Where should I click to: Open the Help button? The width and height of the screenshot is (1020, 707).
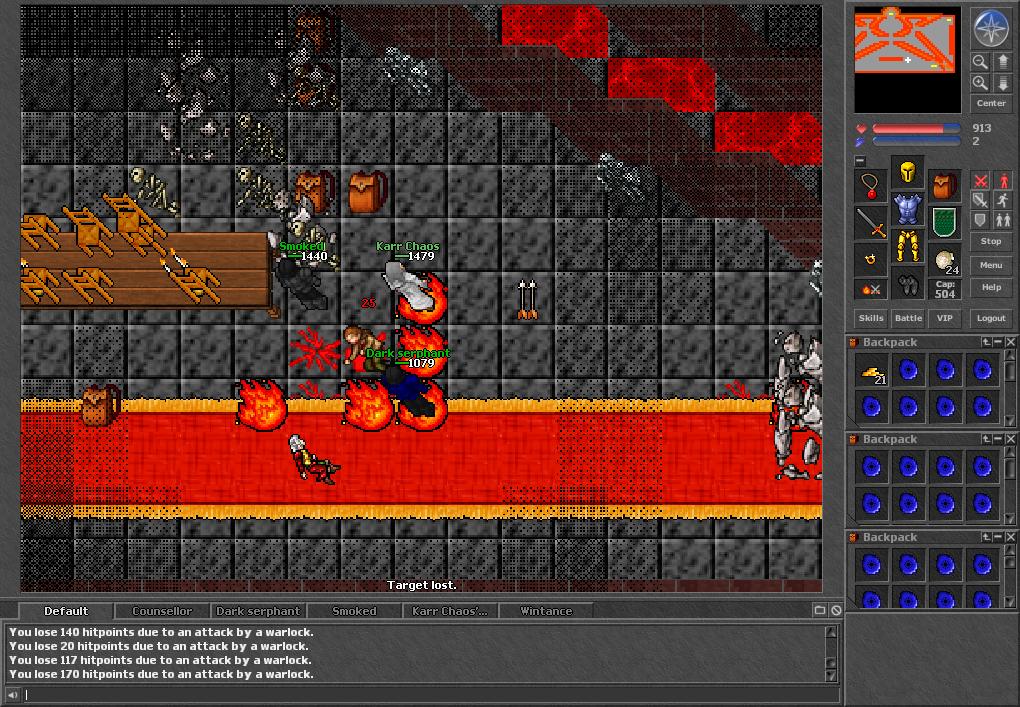click(x=991, y=287)
